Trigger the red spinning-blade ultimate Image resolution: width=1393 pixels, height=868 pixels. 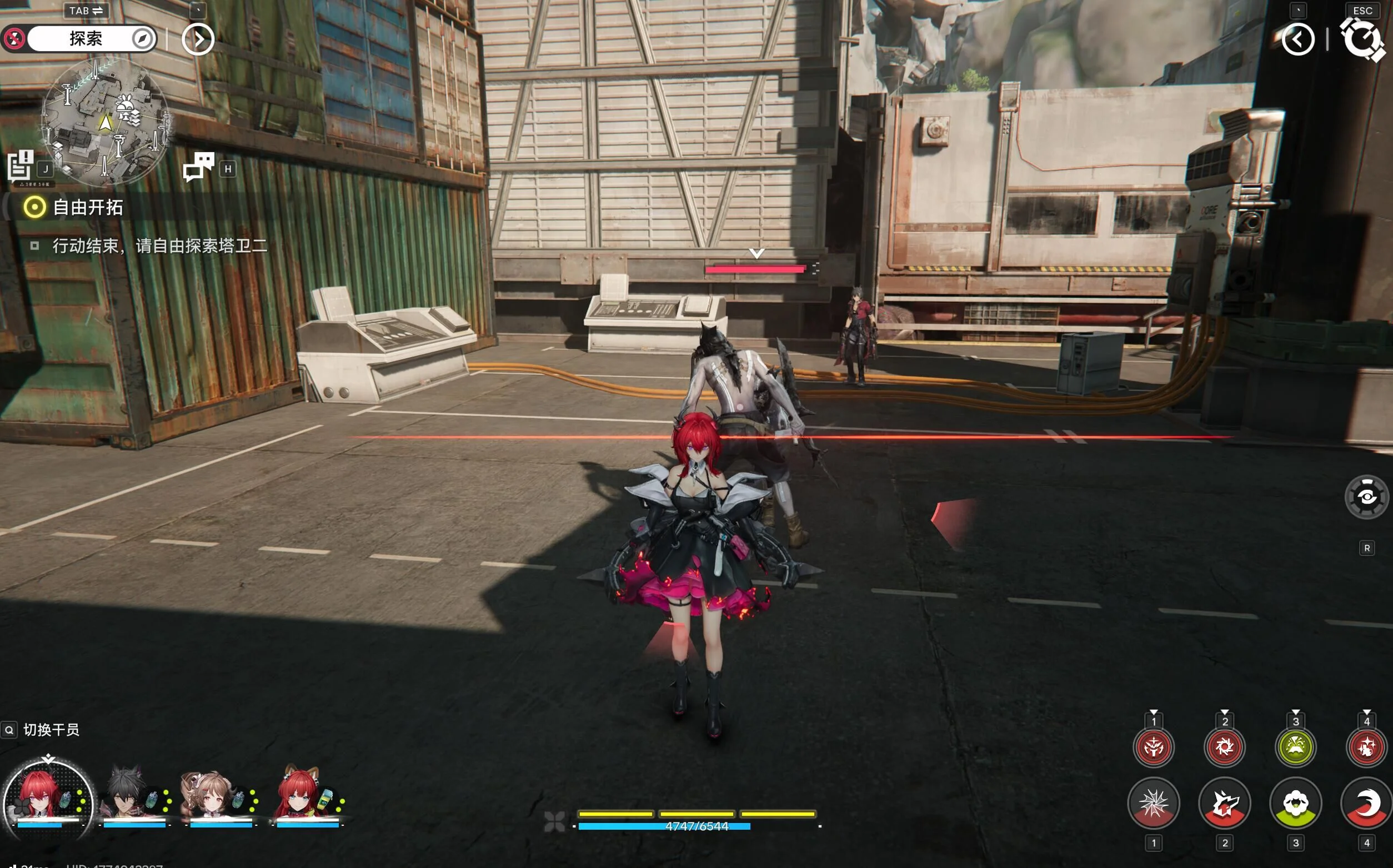point(1224,747)
